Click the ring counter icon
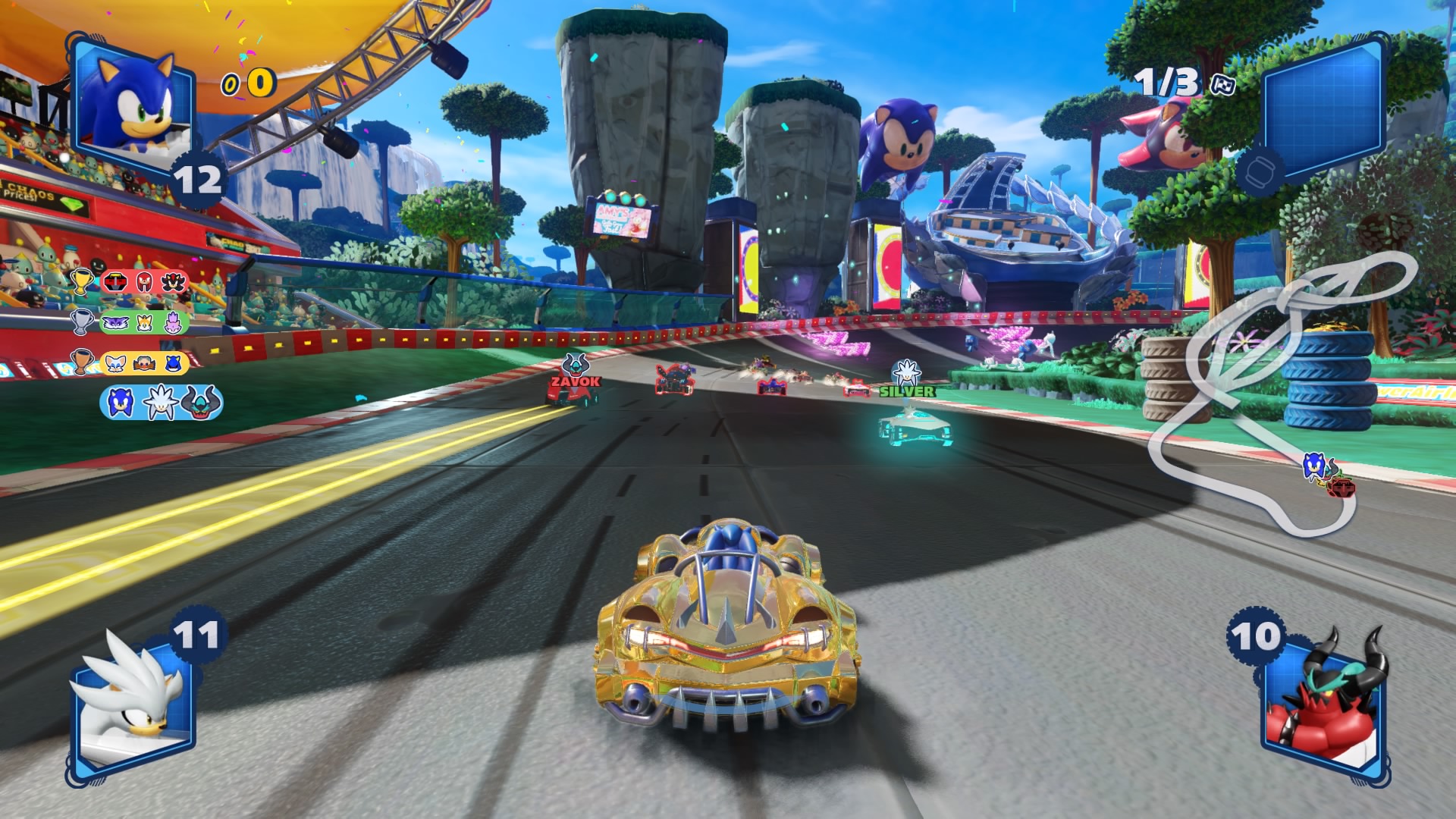 coord(230,85)
